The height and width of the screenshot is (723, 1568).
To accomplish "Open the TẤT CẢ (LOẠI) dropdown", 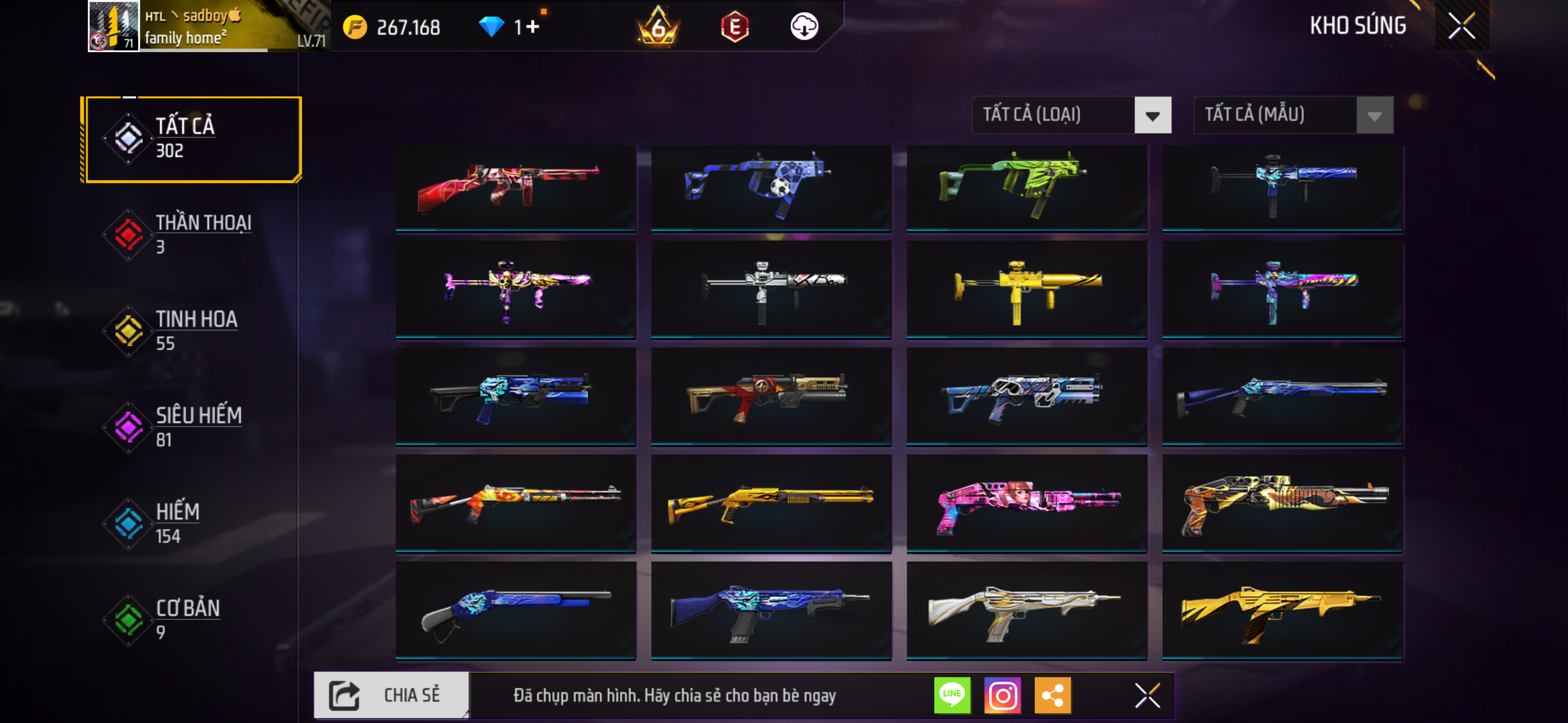I will 1071,115.
